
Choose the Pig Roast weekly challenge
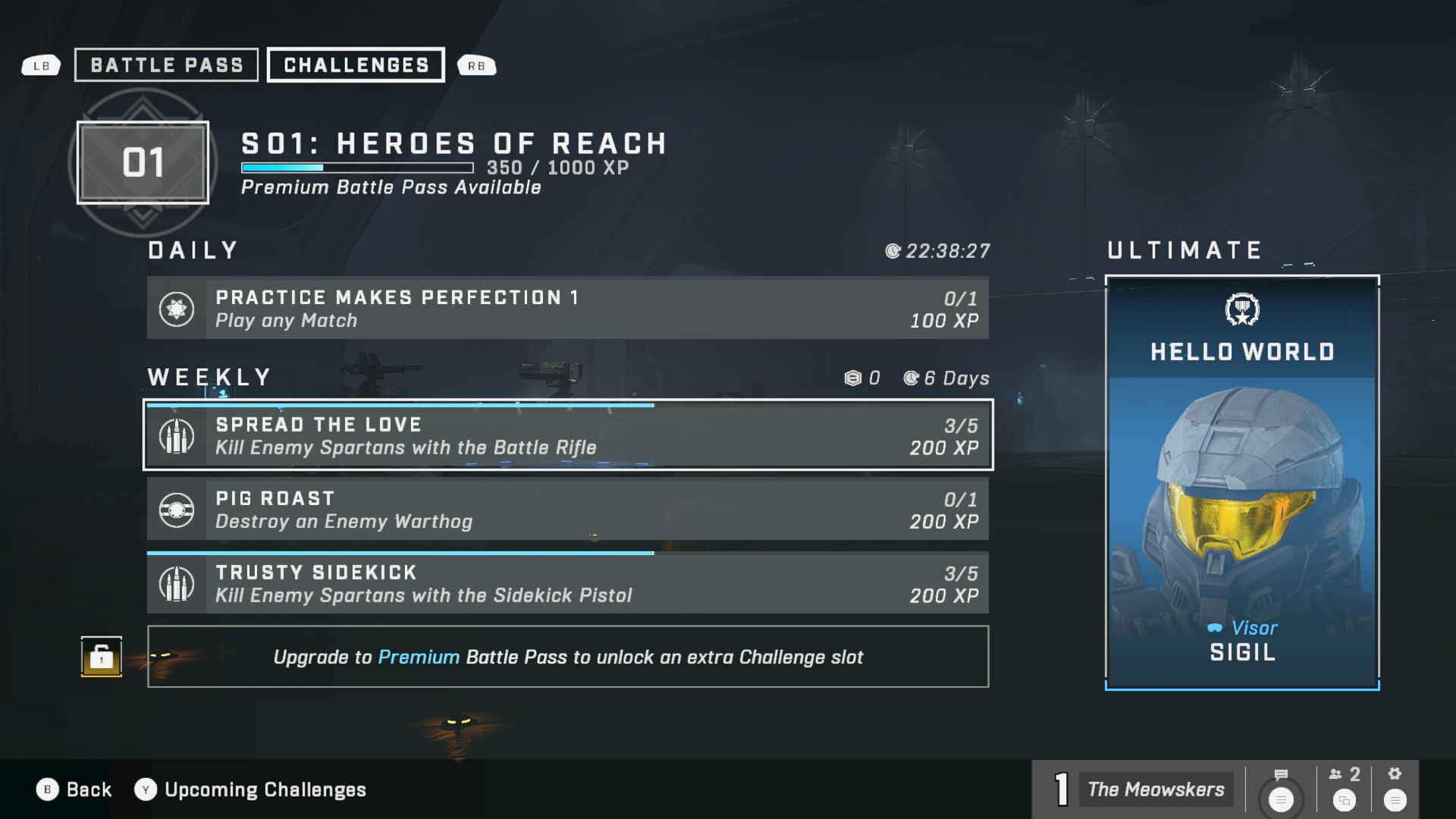pos(567,510)
